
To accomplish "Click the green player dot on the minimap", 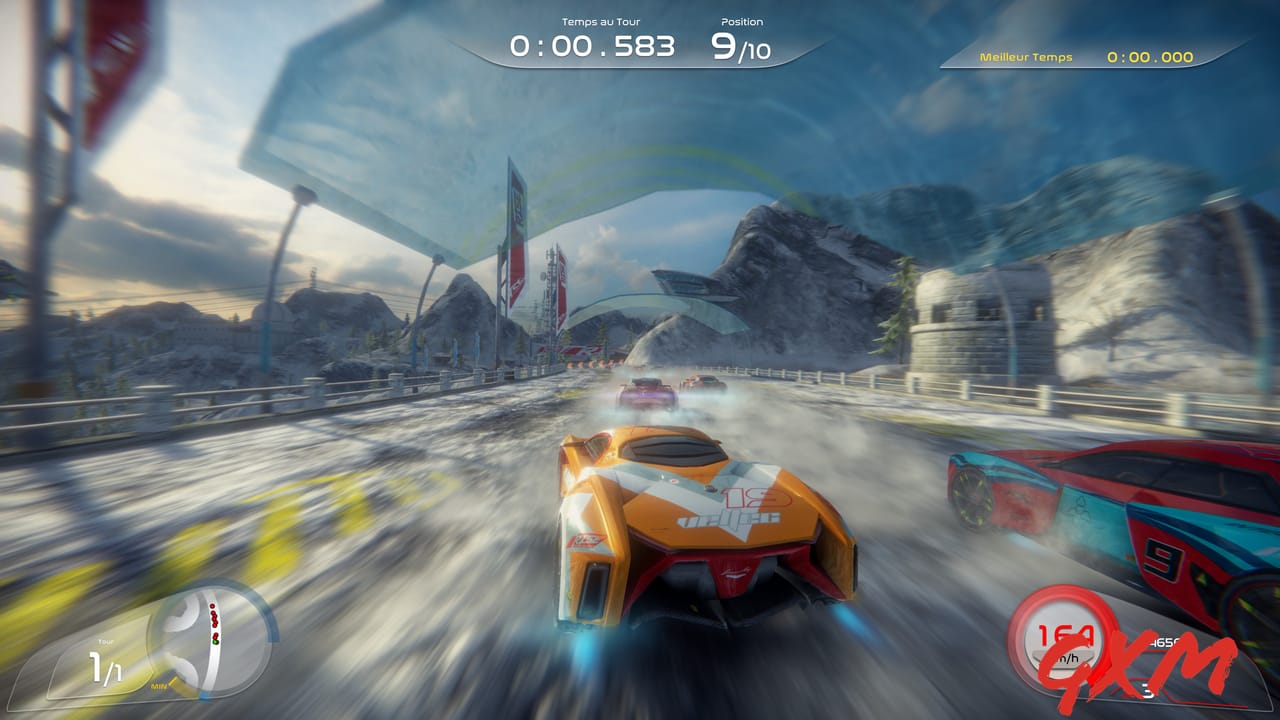I will click(216, 642).
